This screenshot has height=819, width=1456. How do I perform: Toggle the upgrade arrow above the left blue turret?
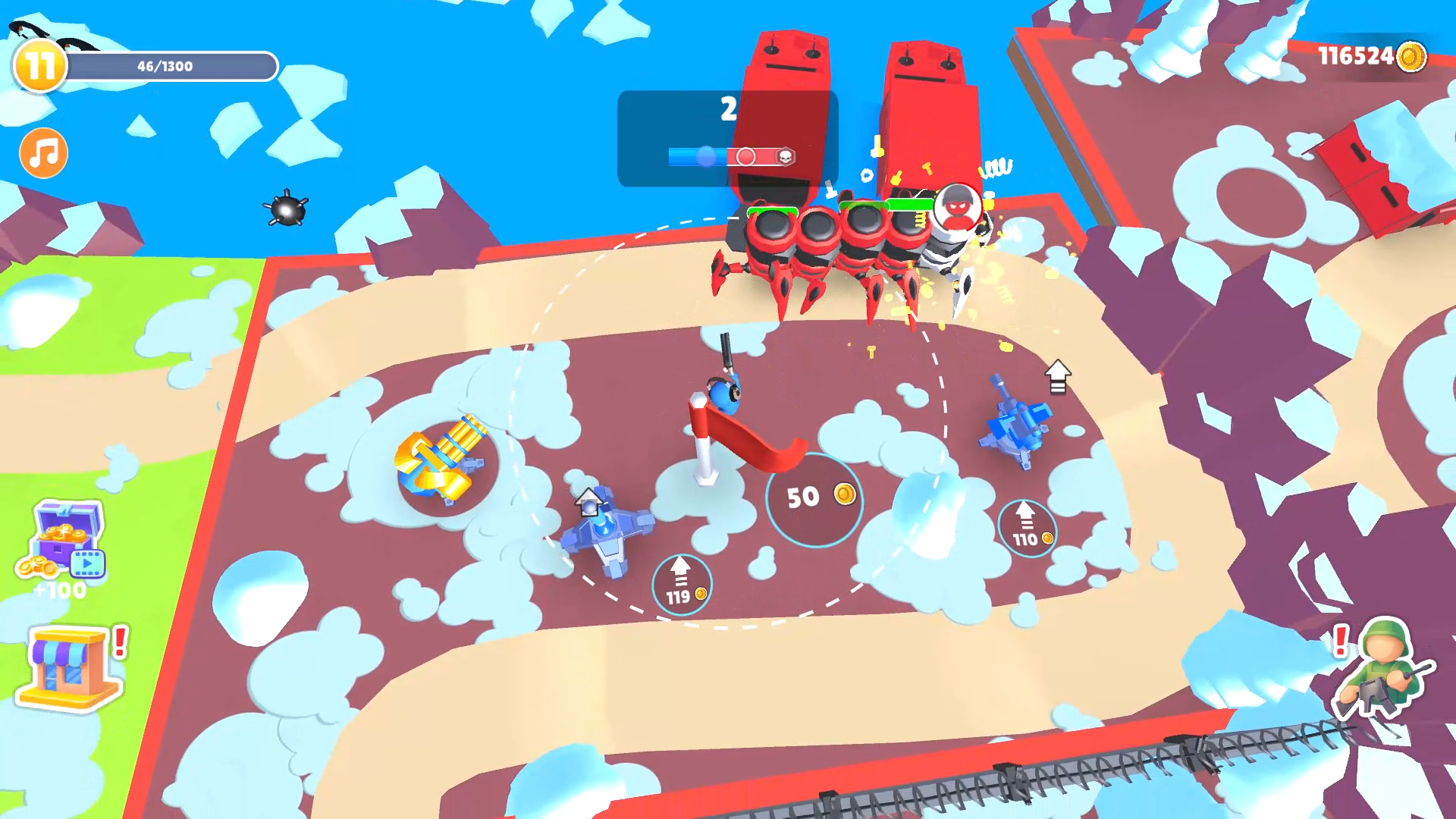click(588, 500)
